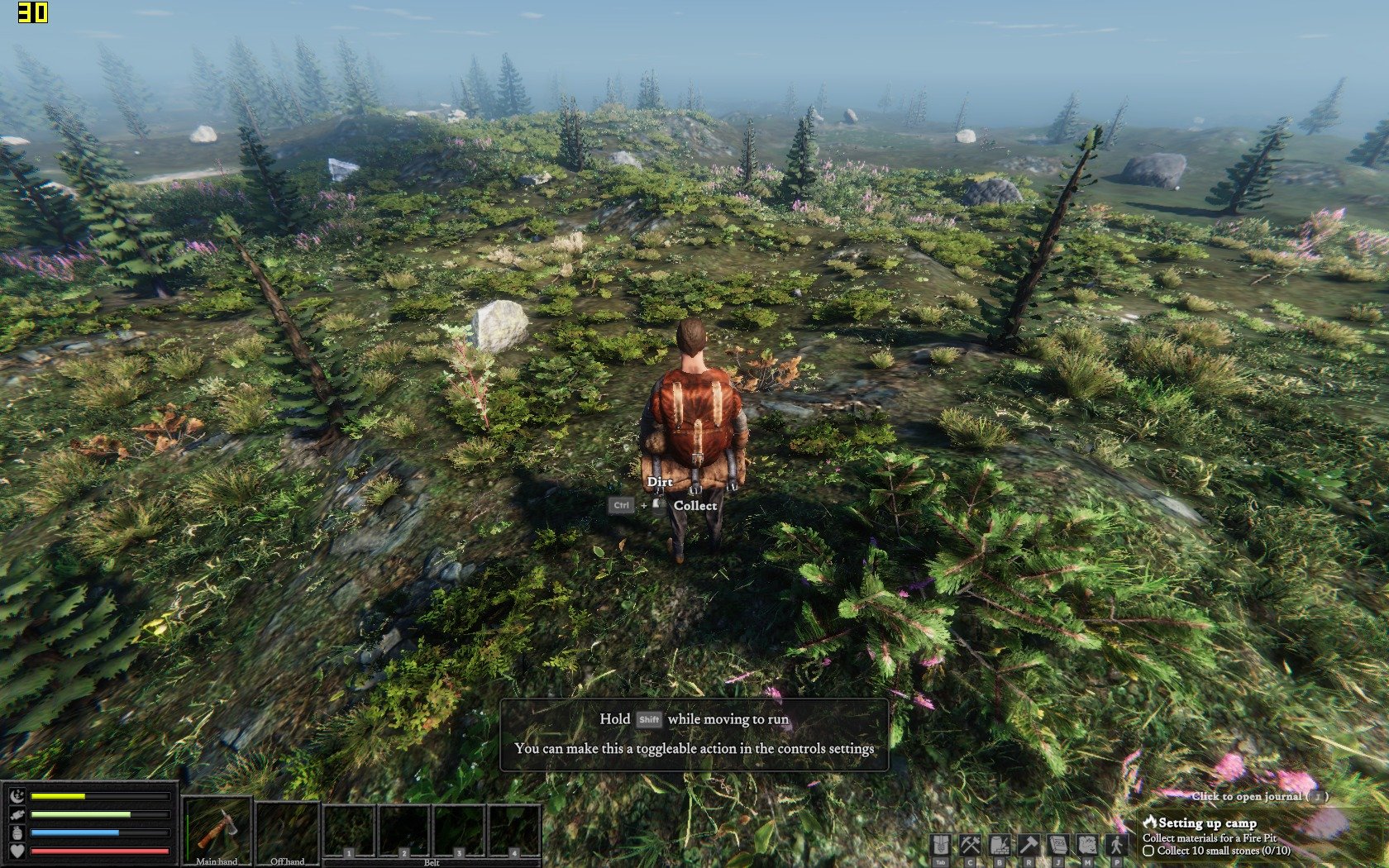Open the backpack inventory icon
Image resolution: width=1389 pixels, height=868 pixels.
(940, 845)
